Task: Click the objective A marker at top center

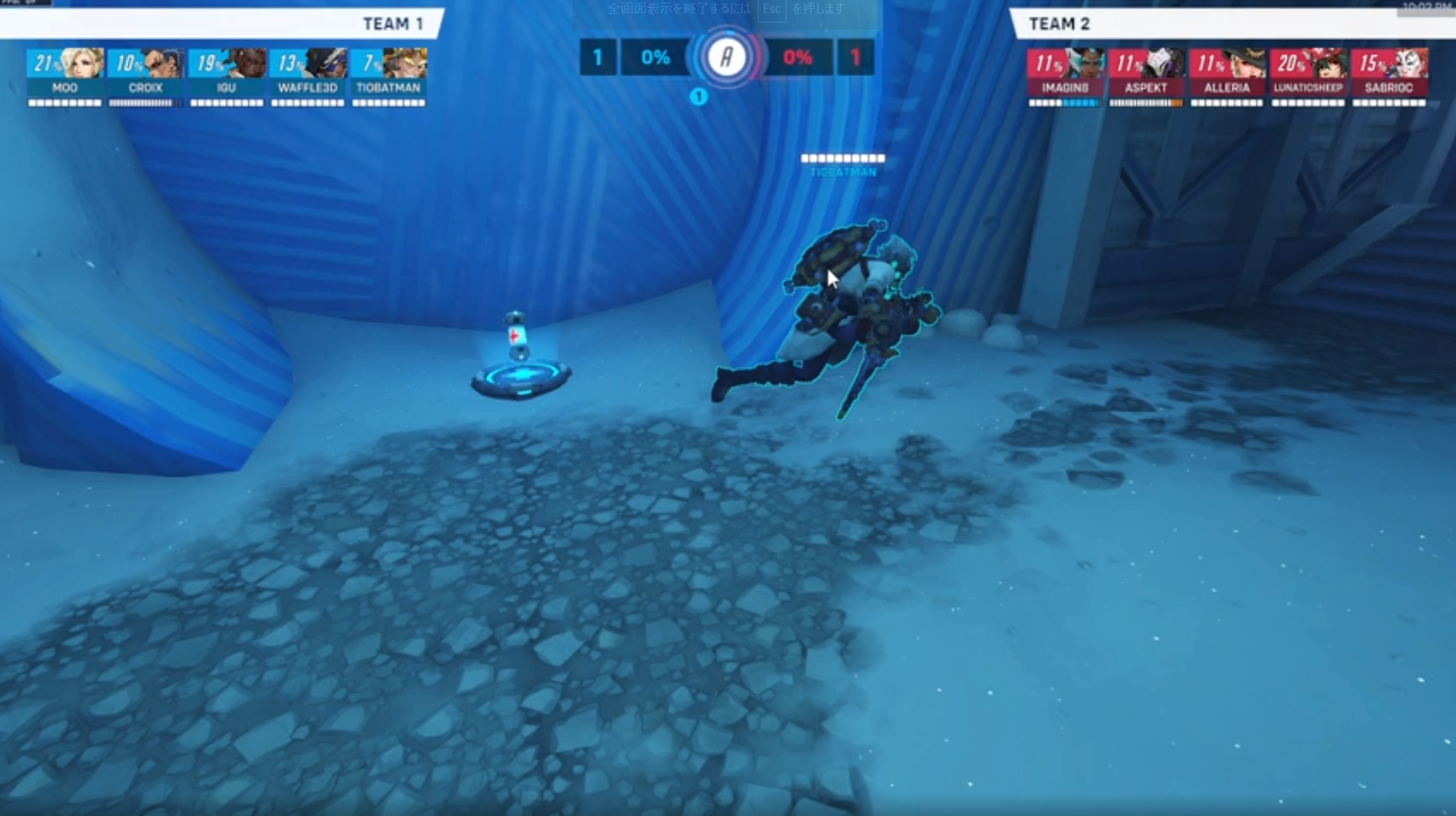Action: (725, 57)
